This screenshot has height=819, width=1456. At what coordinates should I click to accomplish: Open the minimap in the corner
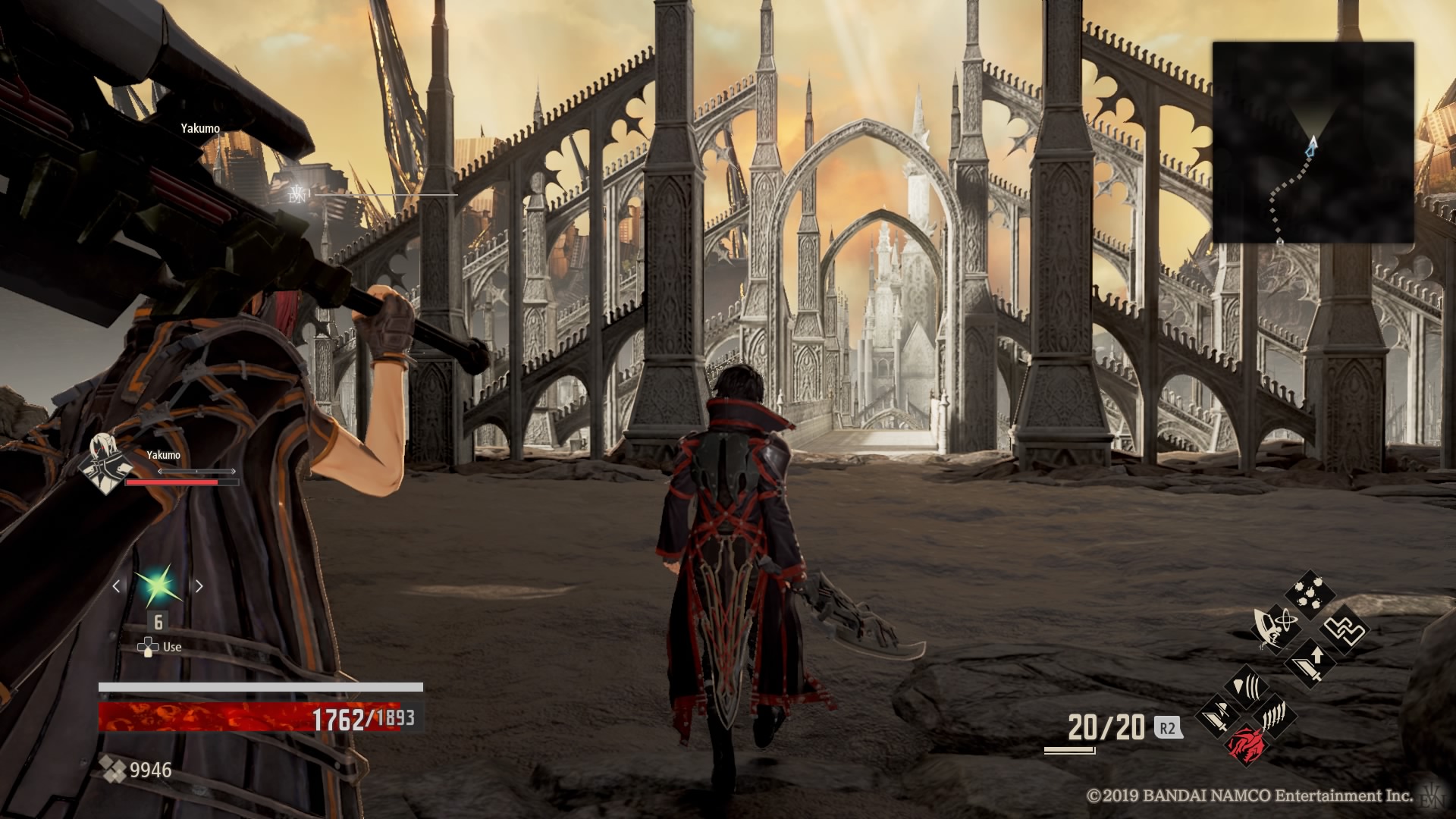point(1313,143)
